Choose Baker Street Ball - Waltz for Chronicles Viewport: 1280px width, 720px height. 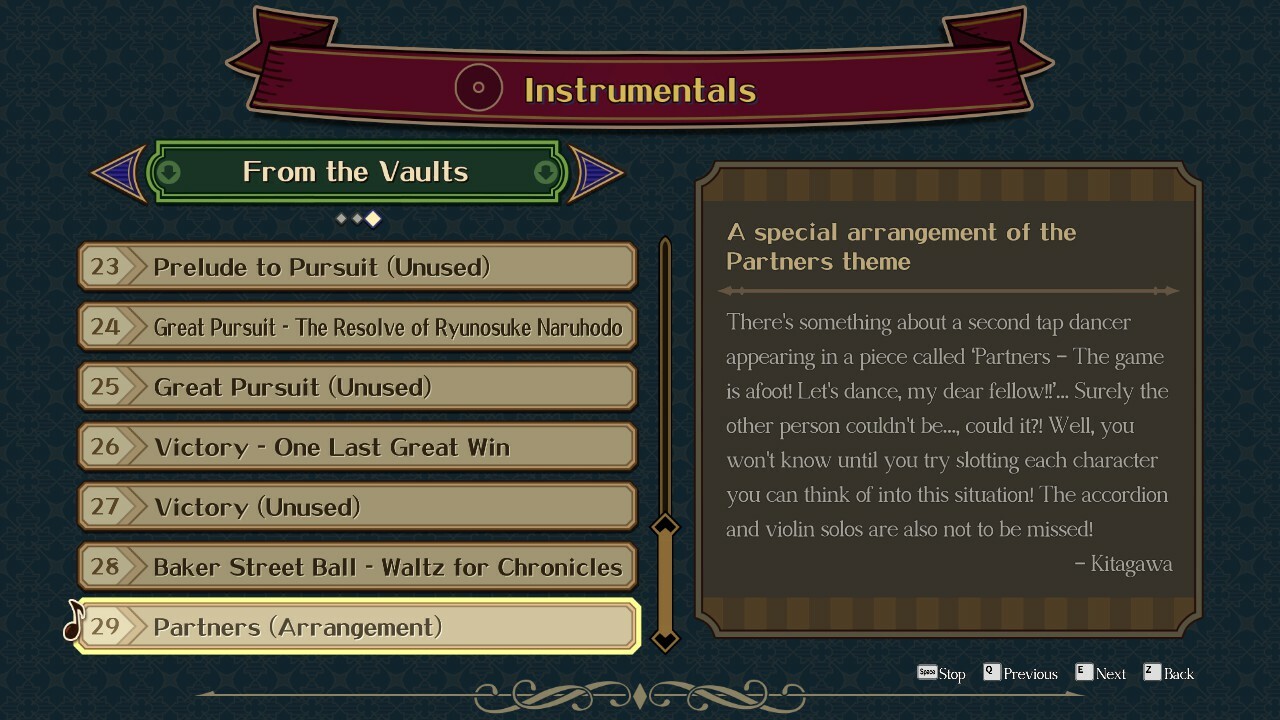pyautogui.click(x=357, y=567)
